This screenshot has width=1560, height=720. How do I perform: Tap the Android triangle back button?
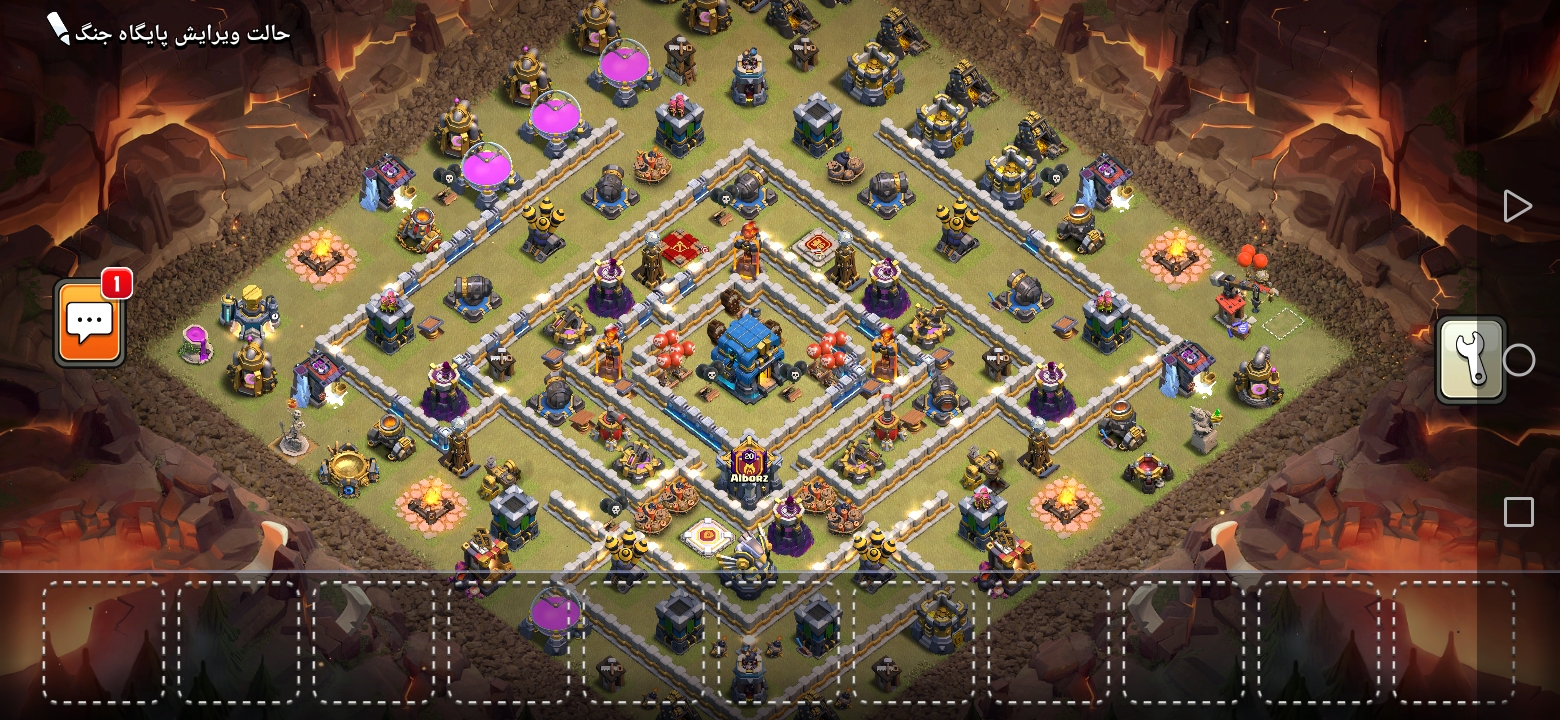[1517, 206]
